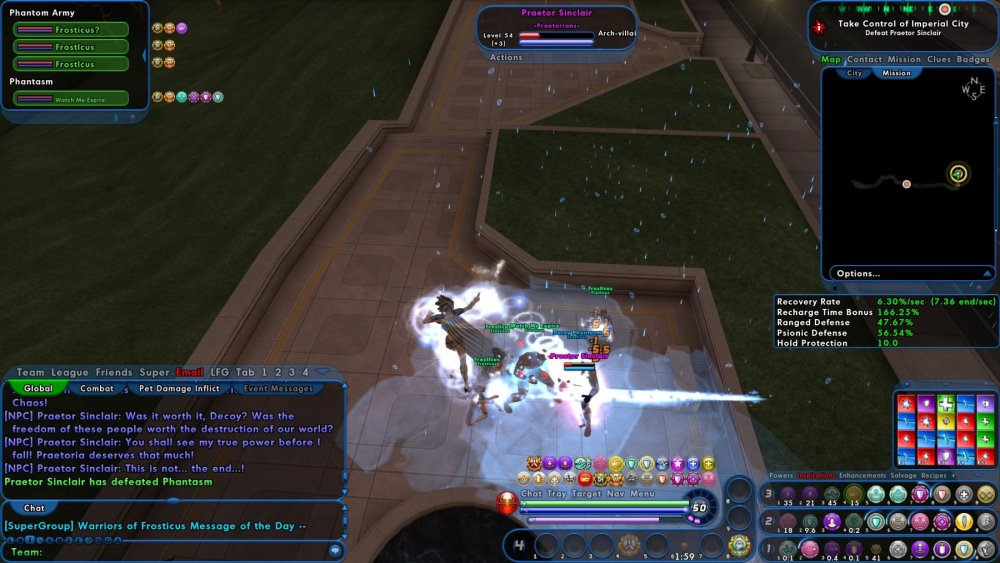
Task: Open the Contact tab
Action: (864, 59)
